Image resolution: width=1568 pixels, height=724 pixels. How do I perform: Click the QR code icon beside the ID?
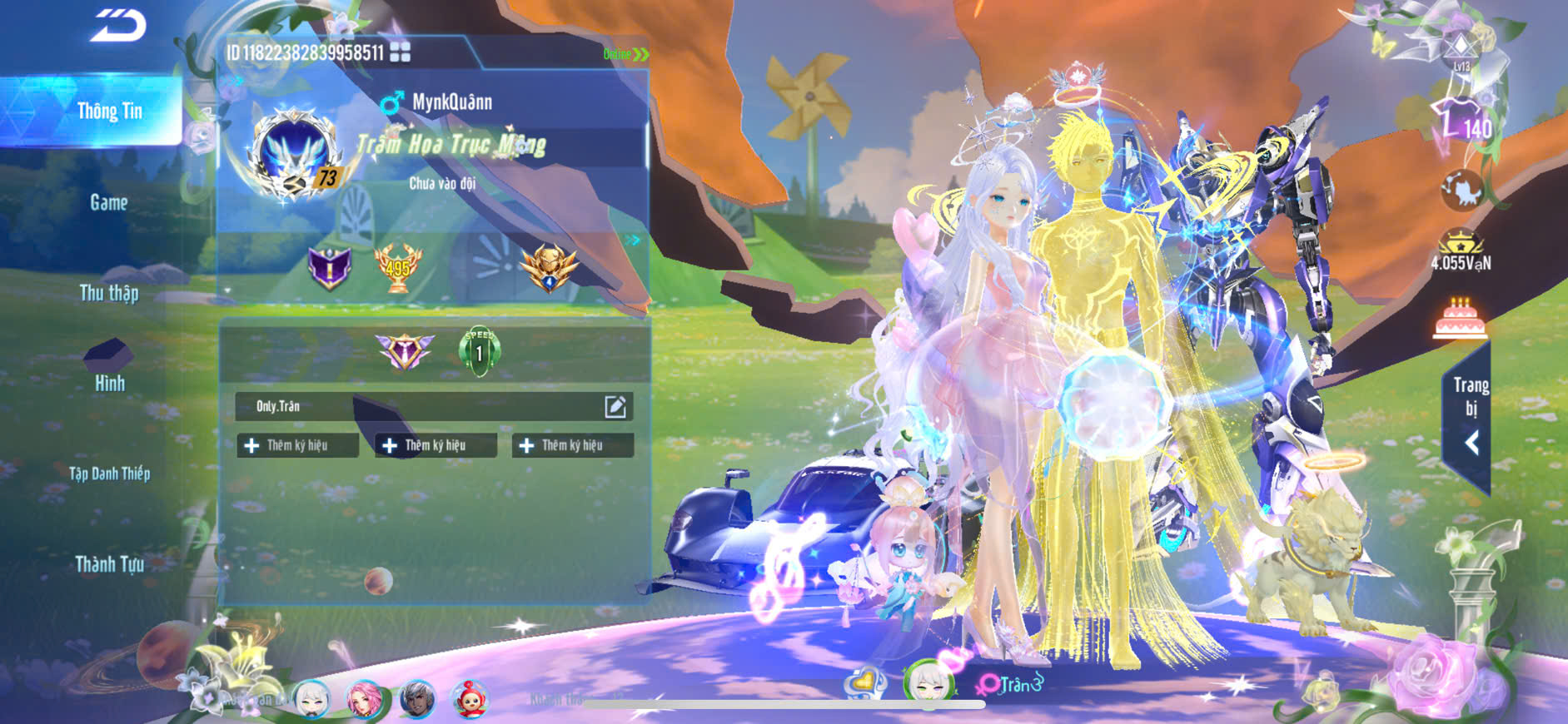401,52
